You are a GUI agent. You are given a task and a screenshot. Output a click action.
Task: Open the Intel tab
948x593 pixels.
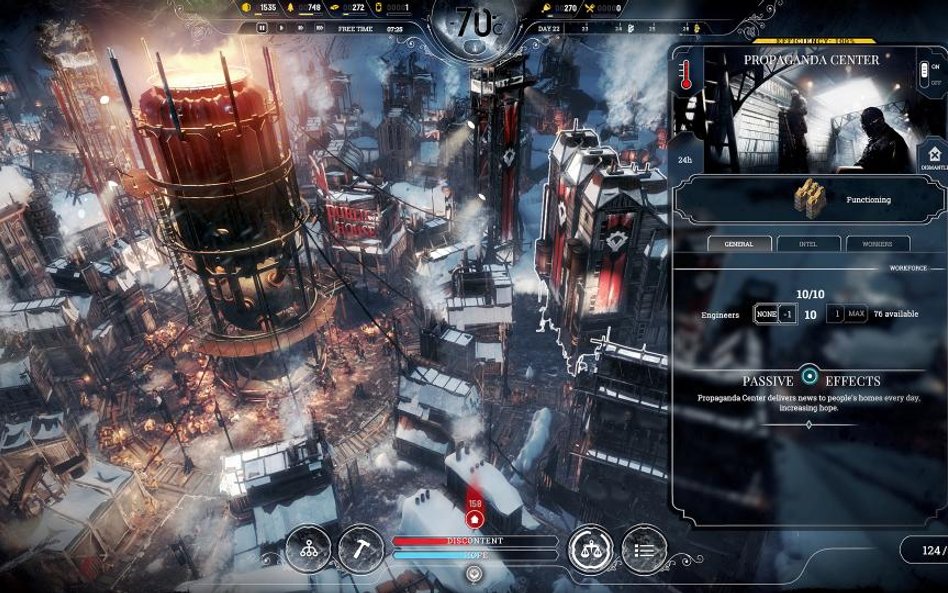tap(808, 243)
